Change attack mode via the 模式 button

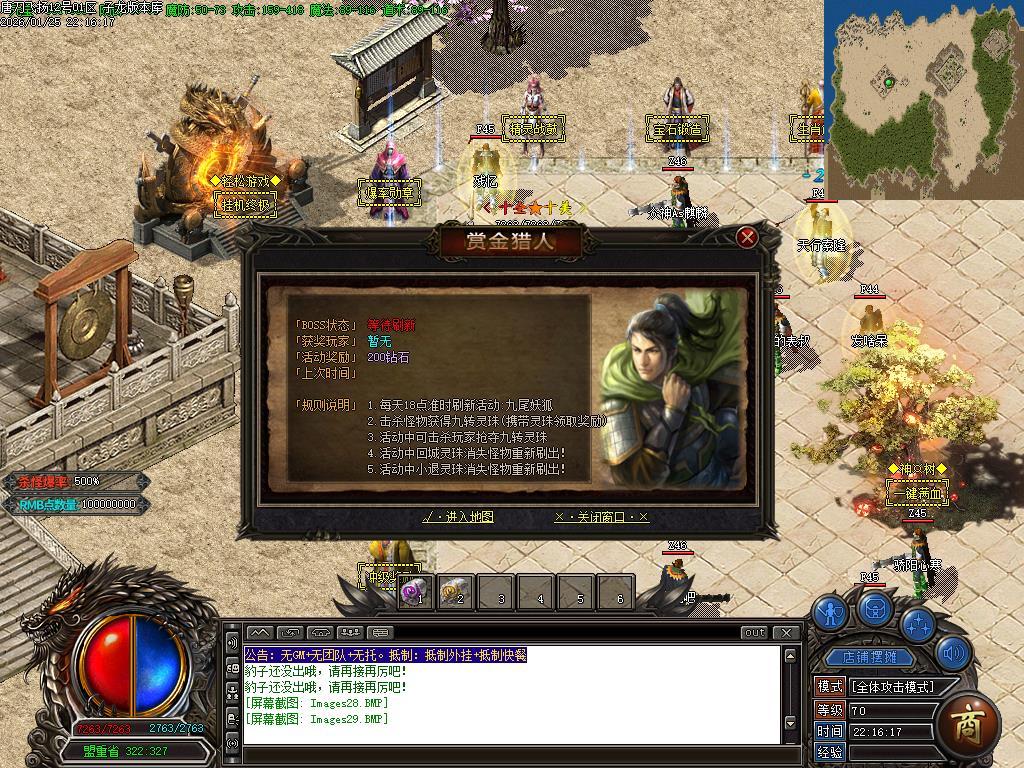coord(830,686)
